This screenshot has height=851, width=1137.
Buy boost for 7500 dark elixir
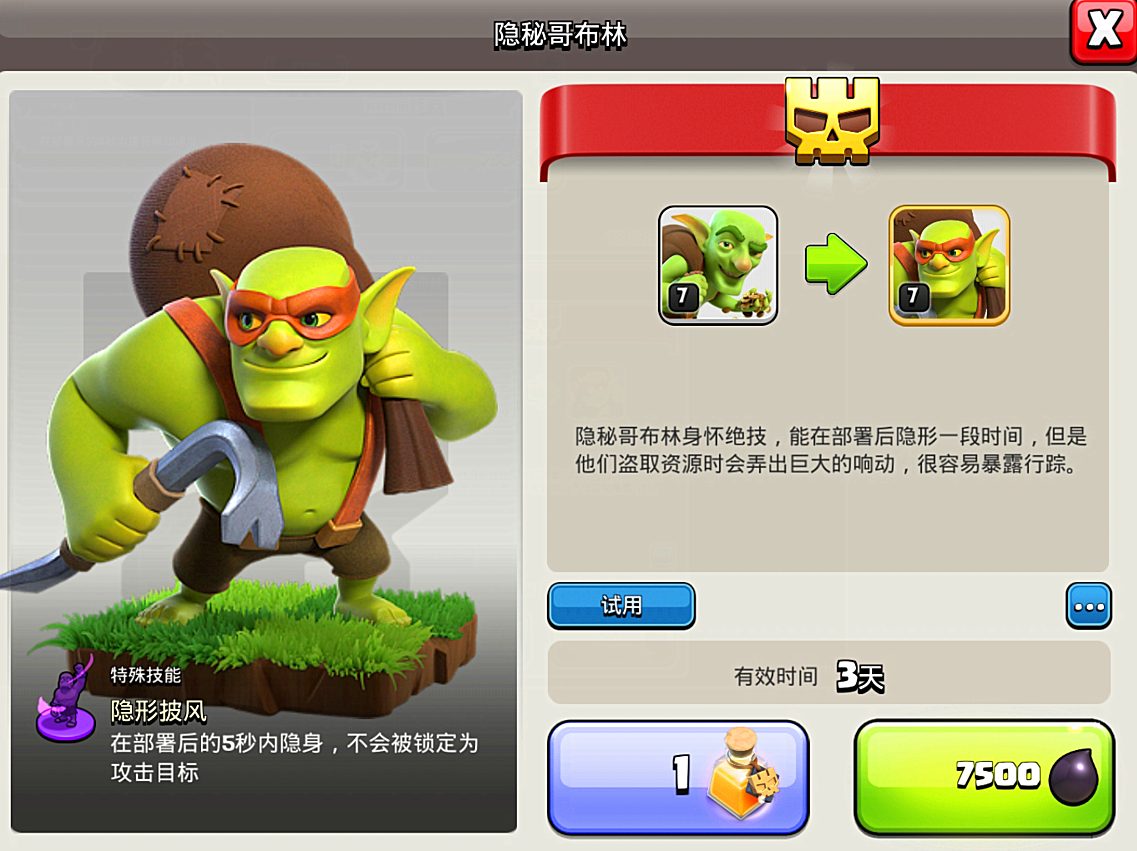[984, 777]
